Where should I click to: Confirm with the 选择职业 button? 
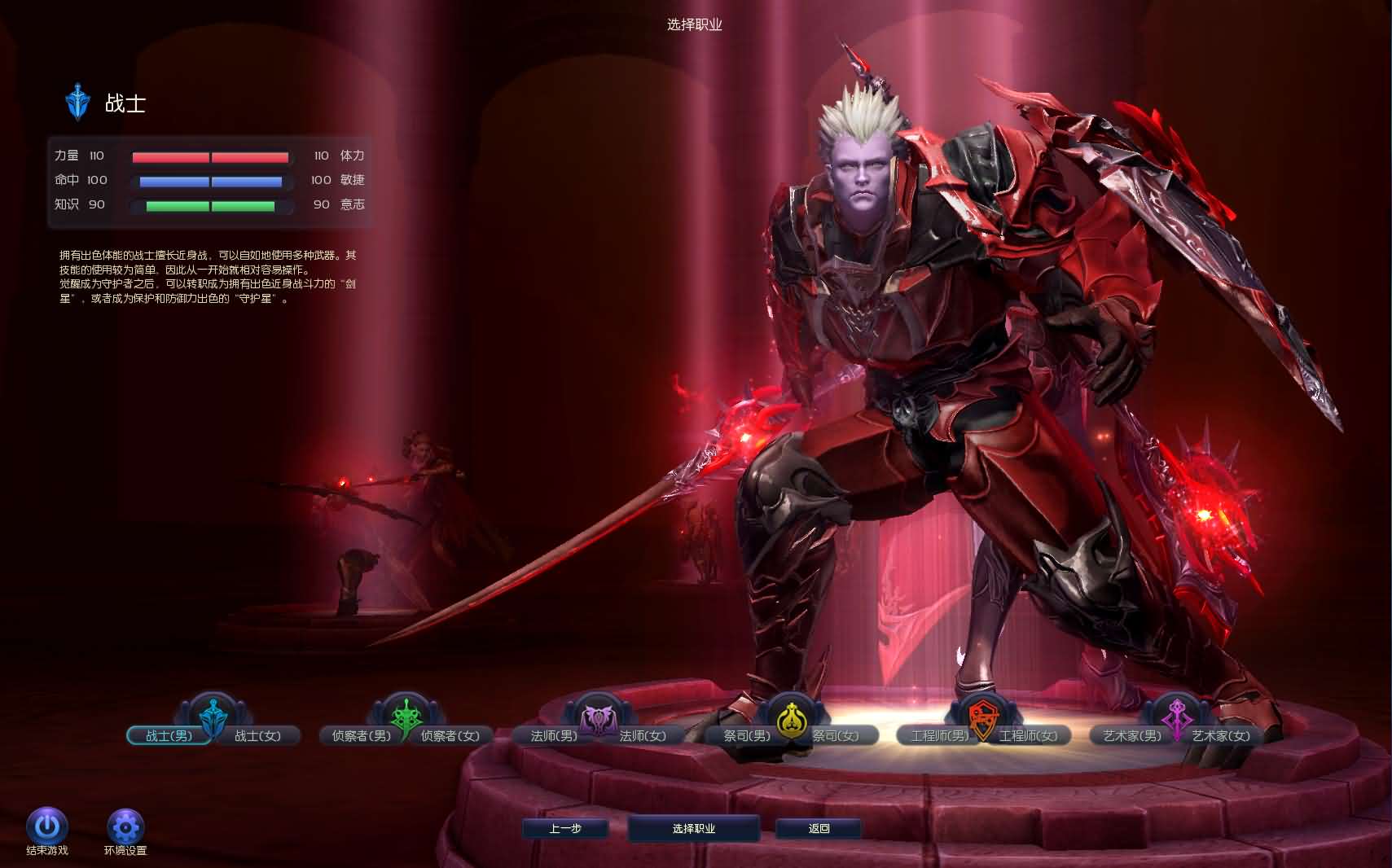(x=694, y=829)
